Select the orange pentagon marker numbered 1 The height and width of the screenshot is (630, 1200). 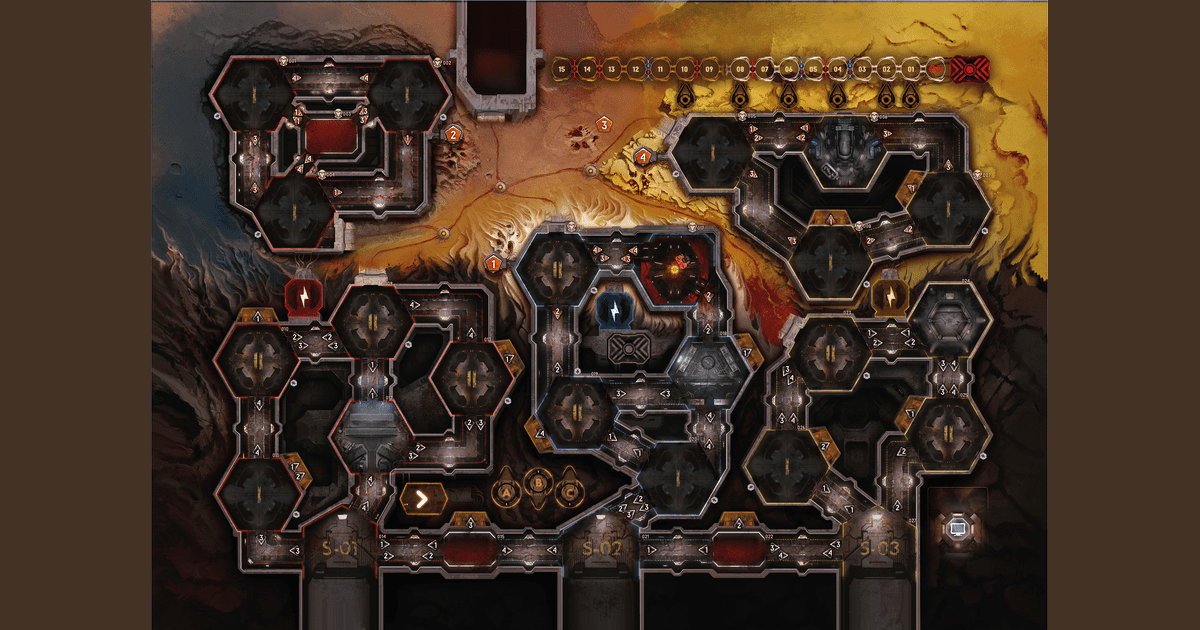[493, 264]
